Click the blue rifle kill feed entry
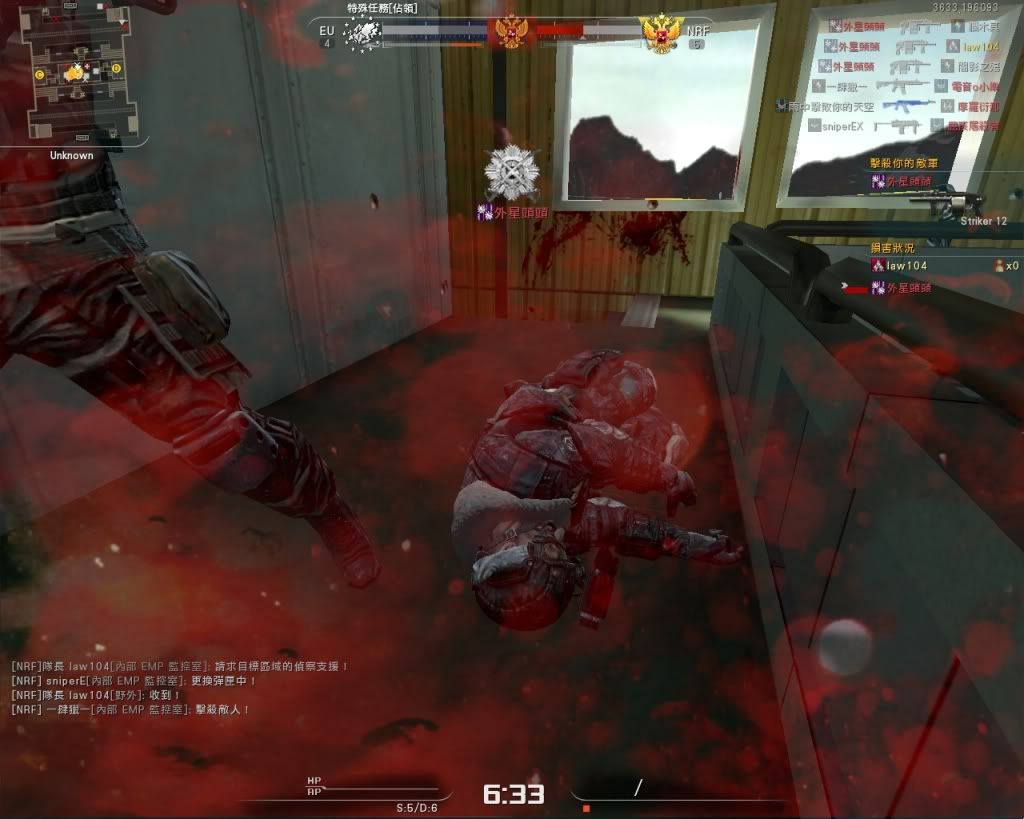 tap(907, 104)
